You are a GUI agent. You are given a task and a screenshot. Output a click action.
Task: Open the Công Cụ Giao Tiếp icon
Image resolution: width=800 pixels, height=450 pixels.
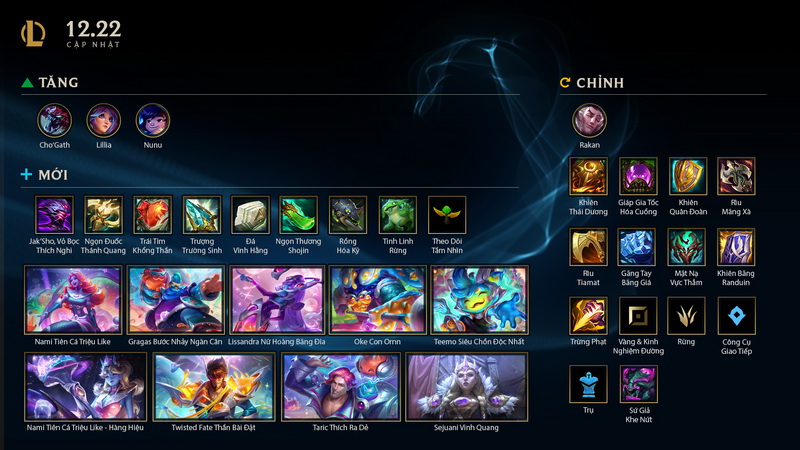tap(736, 316)
